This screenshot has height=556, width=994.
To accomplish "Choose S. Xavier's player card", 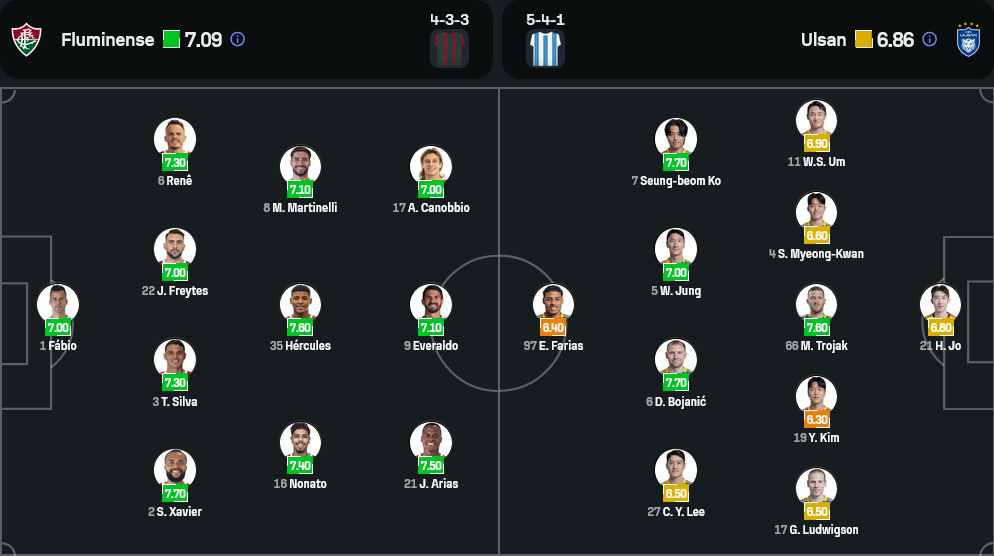I will pyautogui.click(x=175, y=470).
